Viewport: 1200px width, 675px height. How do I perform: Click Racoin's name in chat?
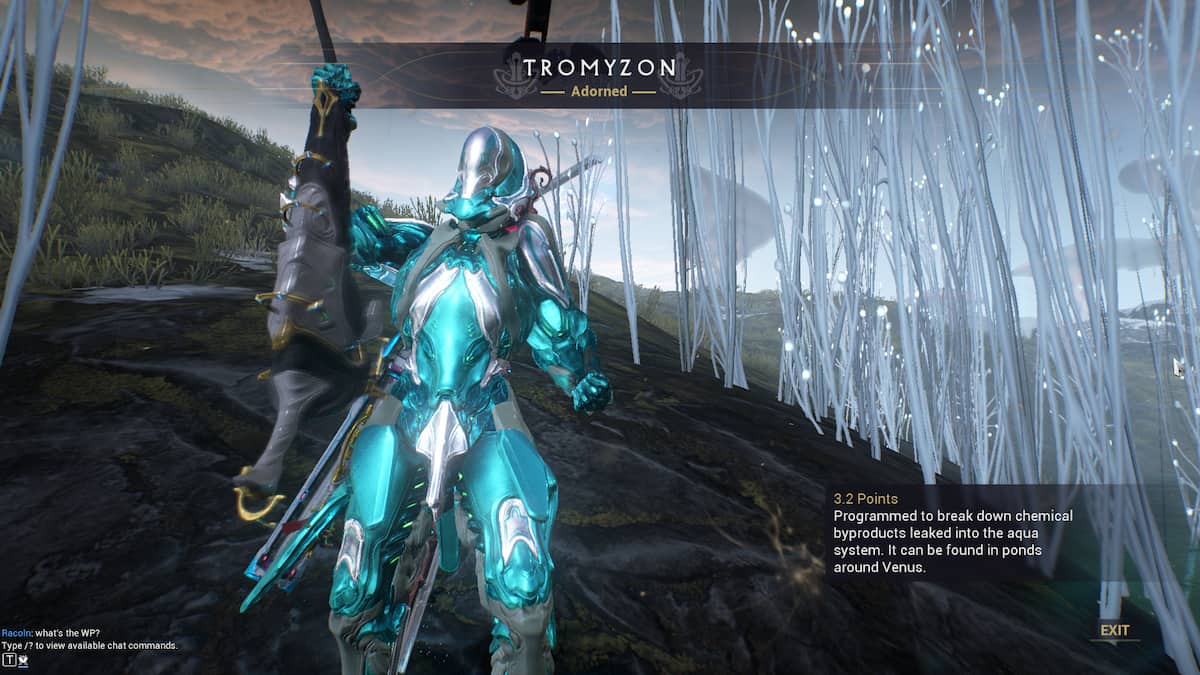click(x=17, y=634)
